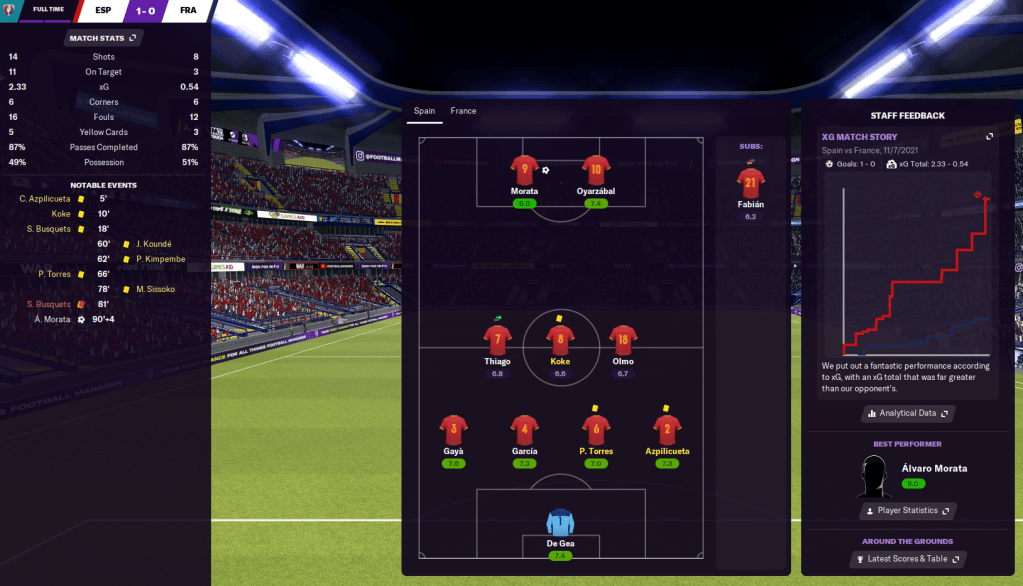Select goalkeeper De Gea
1023x586 pixels.
(560, 523)
